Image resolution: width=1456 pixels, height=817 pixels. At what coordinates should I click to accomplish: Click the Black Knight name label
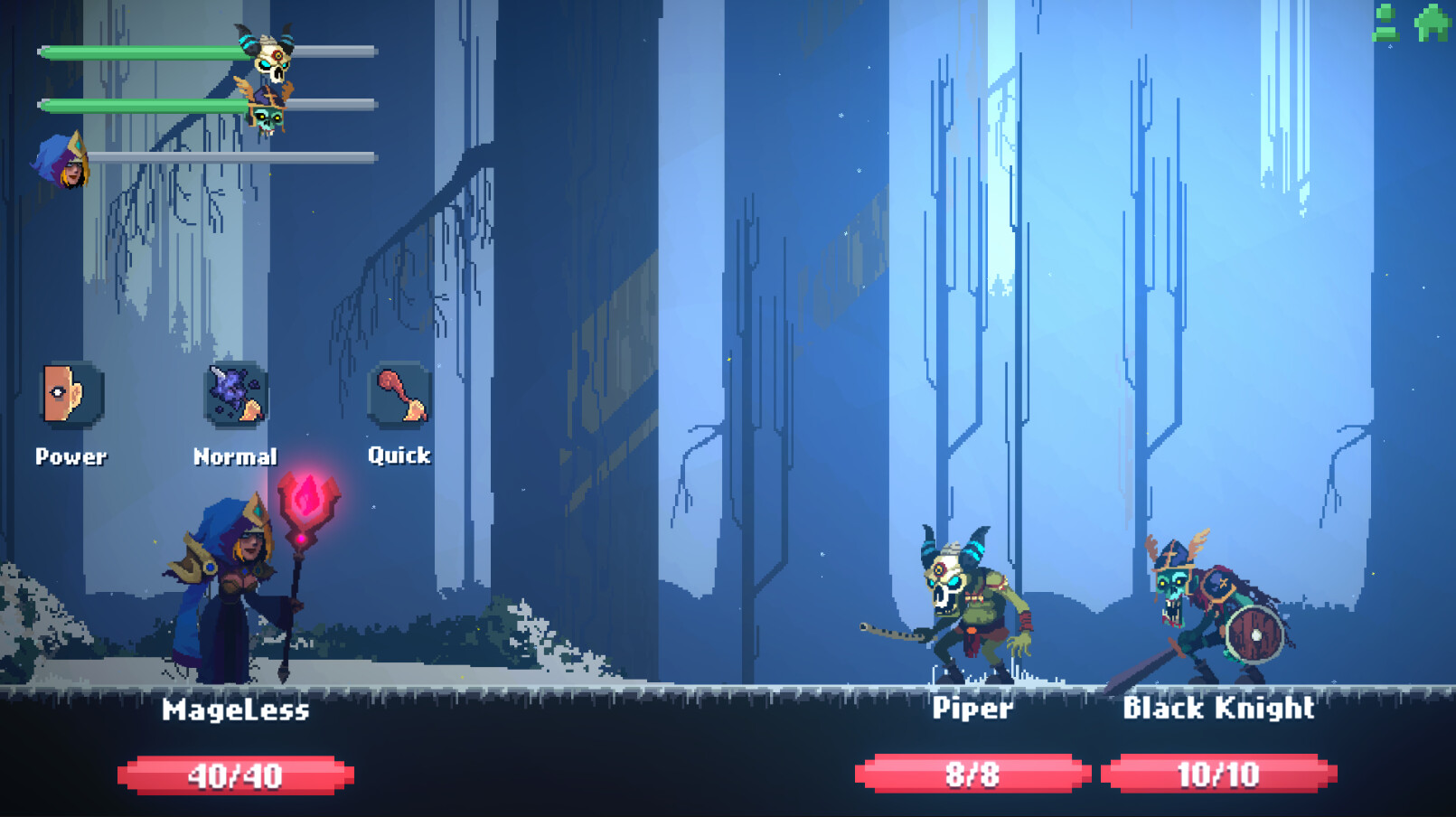(x=1219, y=709)
